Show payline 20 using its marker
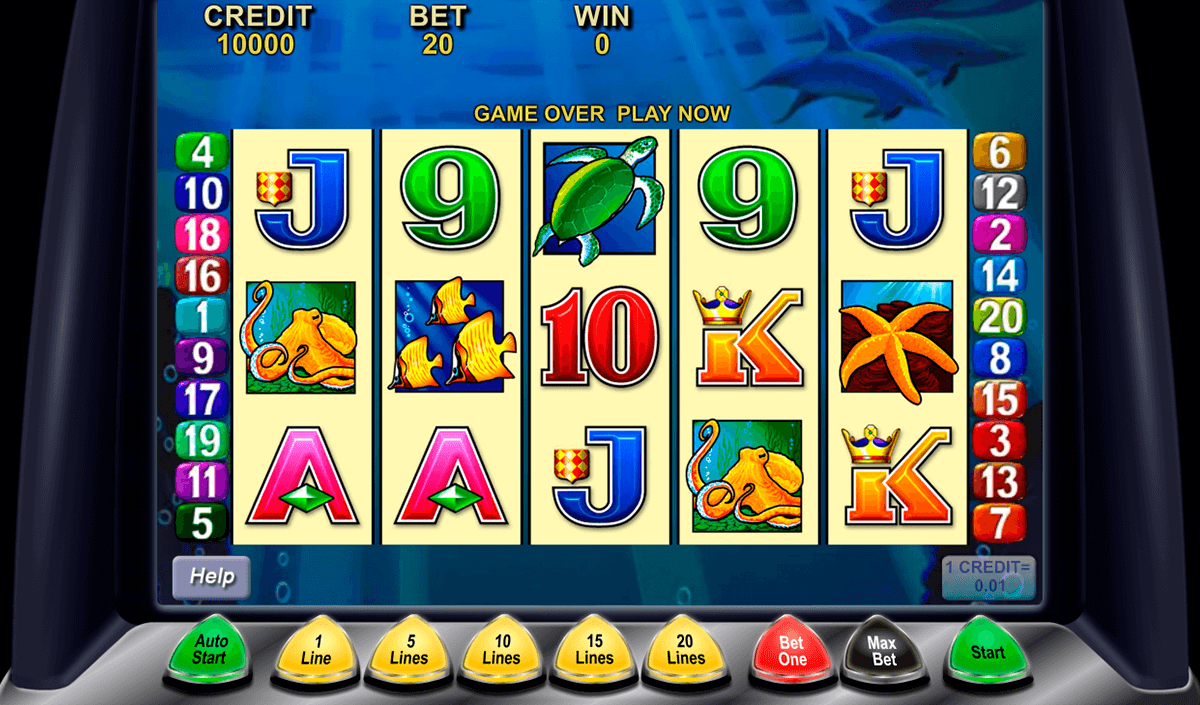This screenshot has height=705, width=1200. [x=999, y=317]
